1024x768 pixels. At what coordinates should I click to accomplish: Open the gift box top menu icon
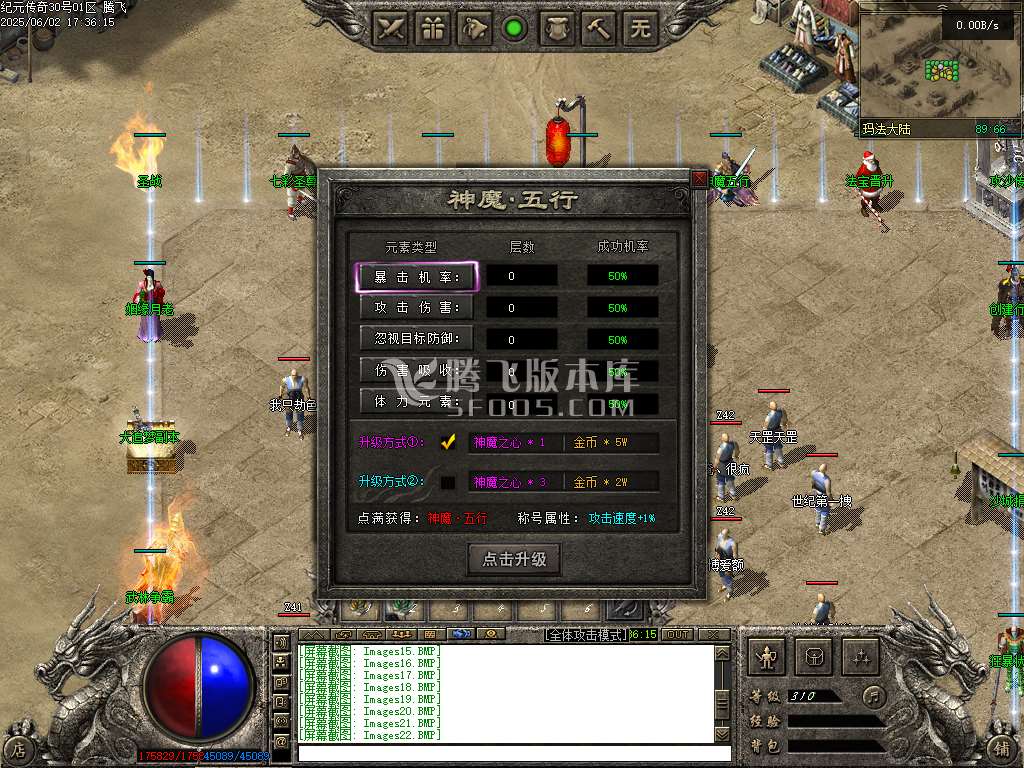(433, 28)
